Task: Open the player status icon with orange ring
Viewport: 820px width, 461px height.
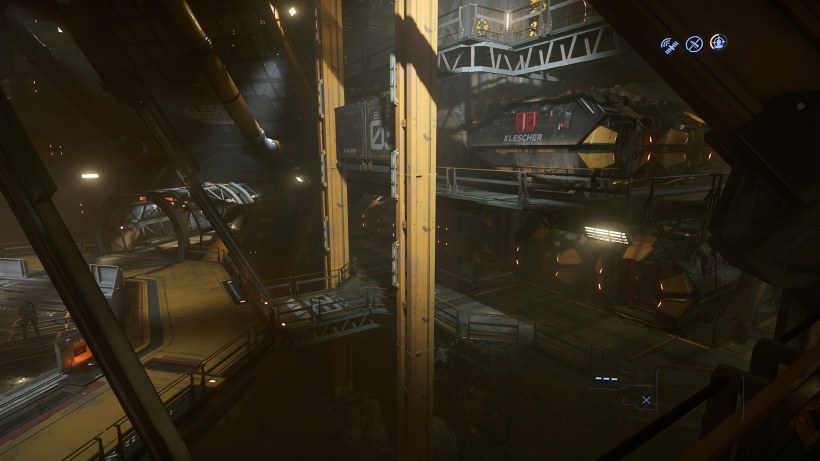Action: 718,43
